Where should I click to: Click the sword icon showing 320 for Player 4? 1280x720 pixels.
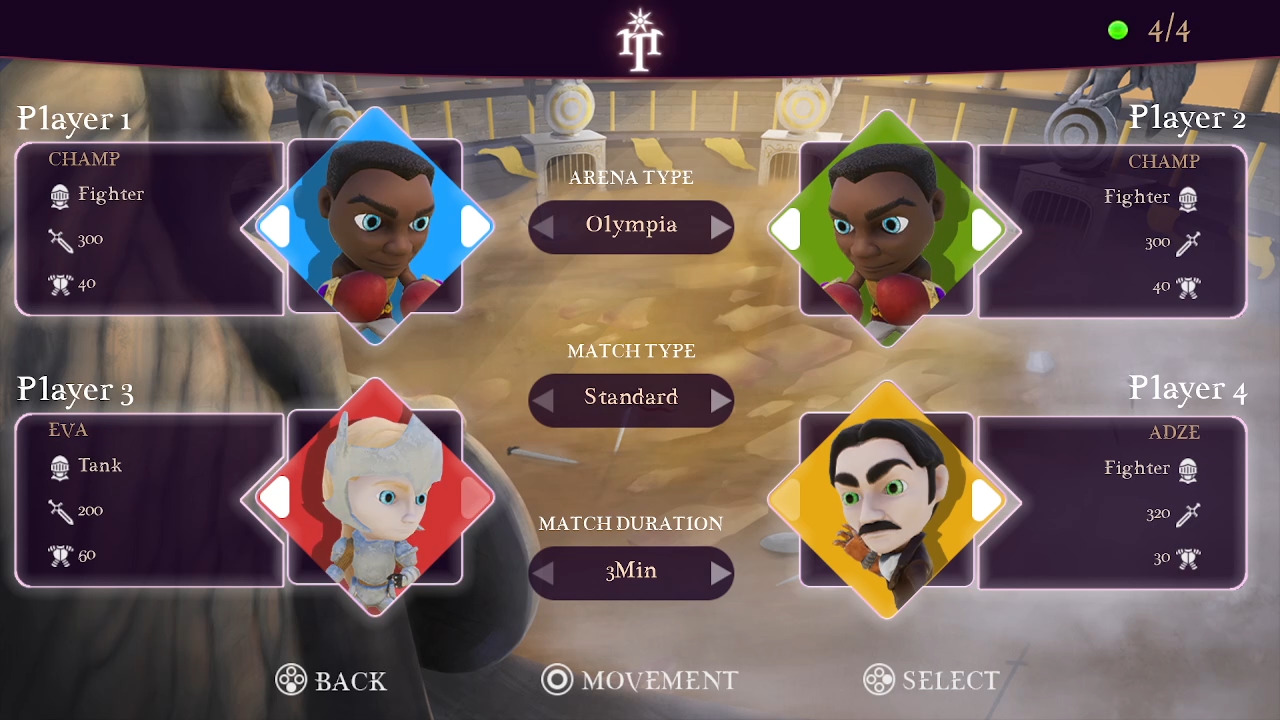pos(1187,514)
